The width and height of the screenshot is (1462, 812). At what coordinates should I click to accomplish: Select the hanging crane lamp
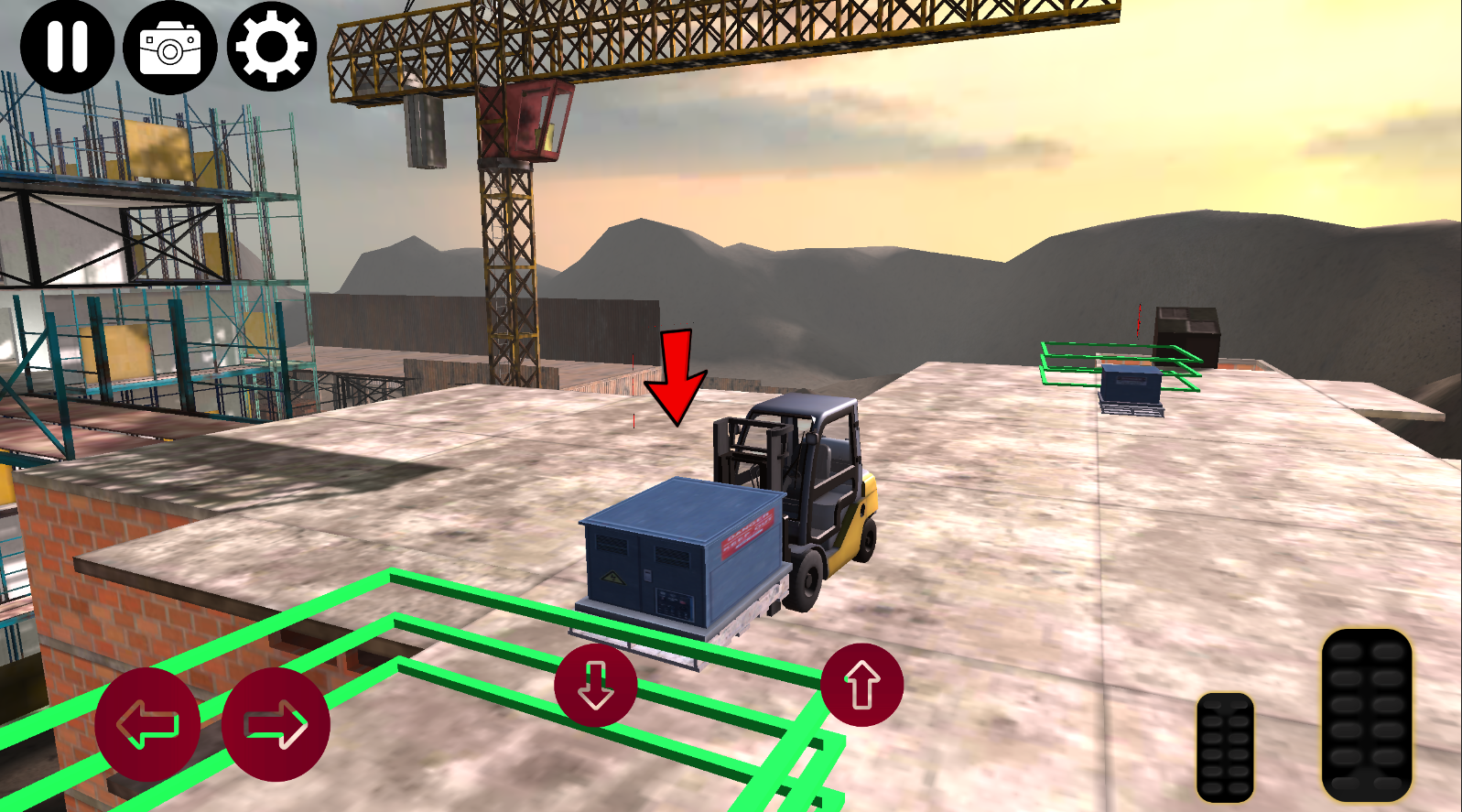pyautogui.click(x=423, y=133)
